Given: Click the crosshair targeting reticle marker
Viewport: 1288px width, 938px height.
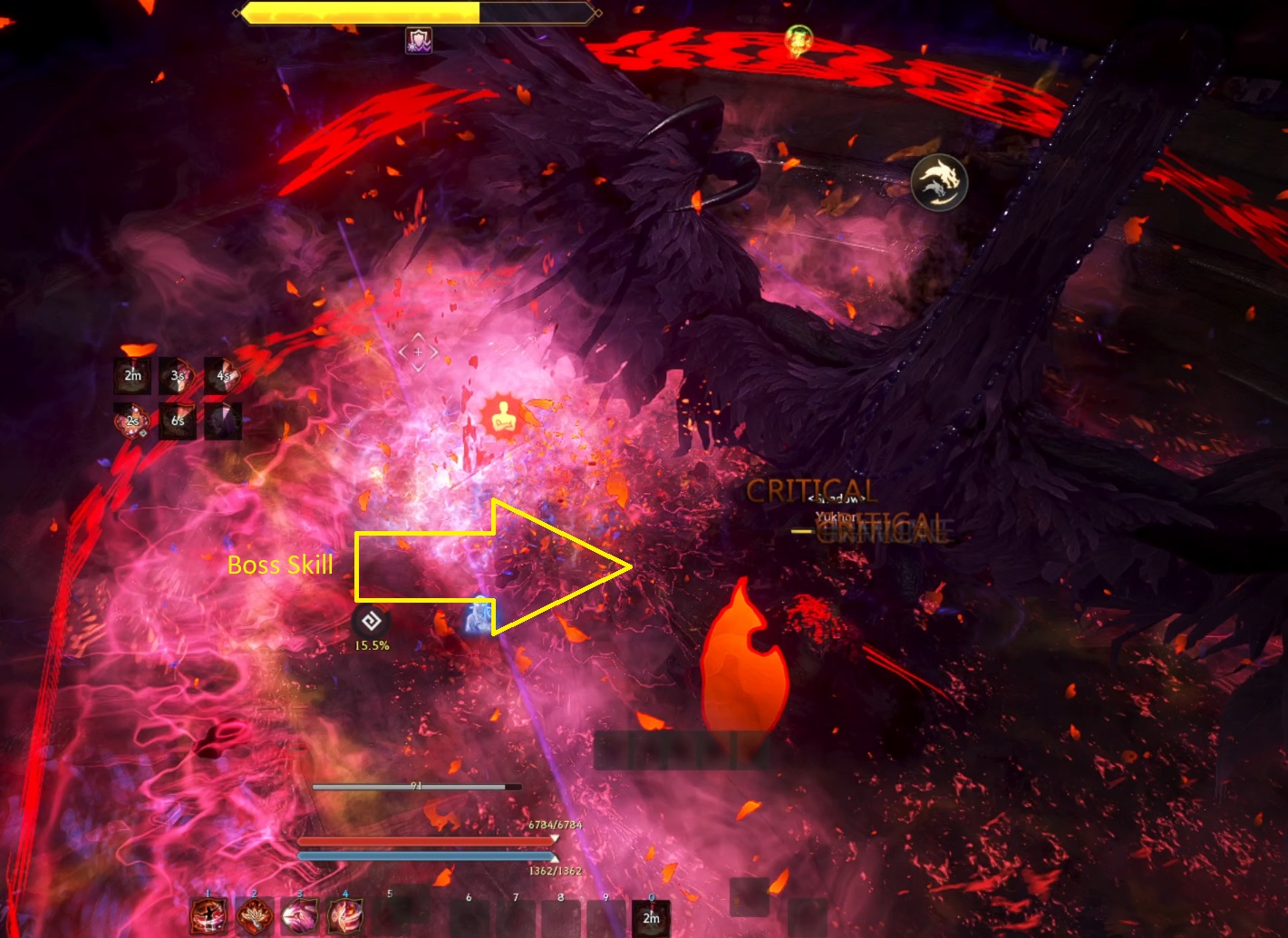Looking at the screenshot, I should (418, 352).
